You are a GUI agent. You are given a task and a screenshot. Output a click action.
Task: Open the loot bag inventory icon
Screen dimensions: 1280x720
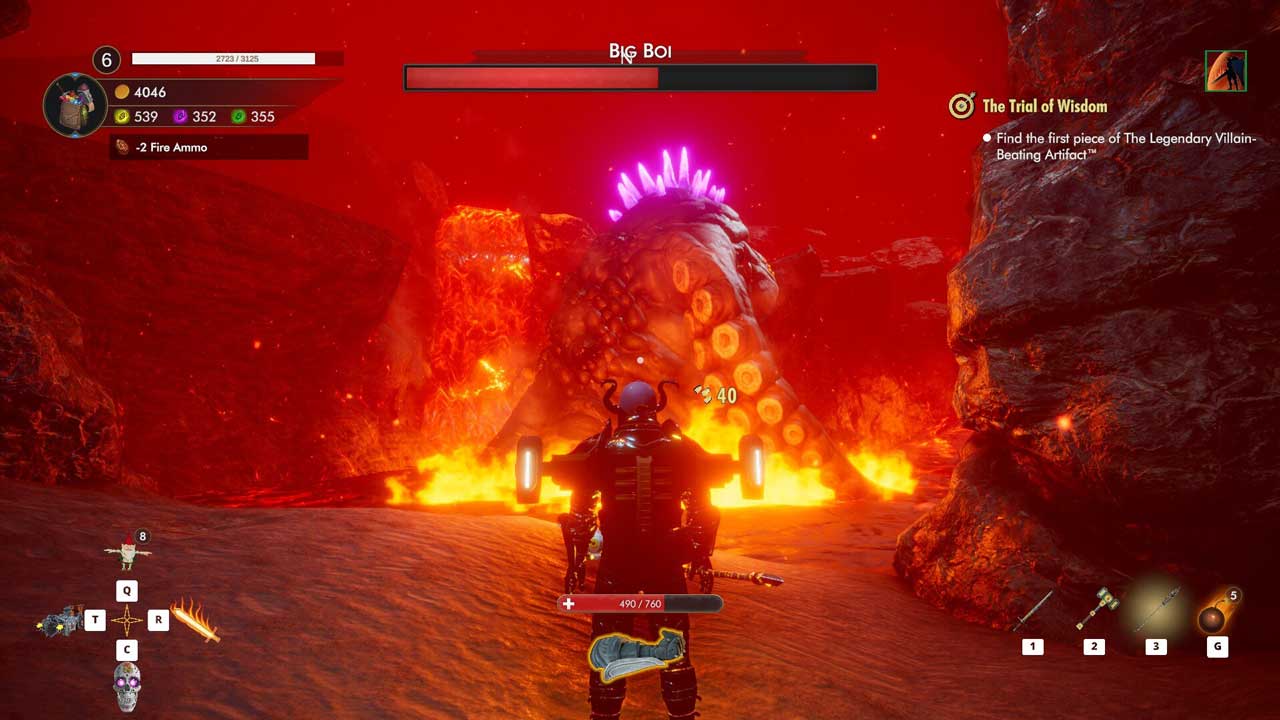[75, 105]
